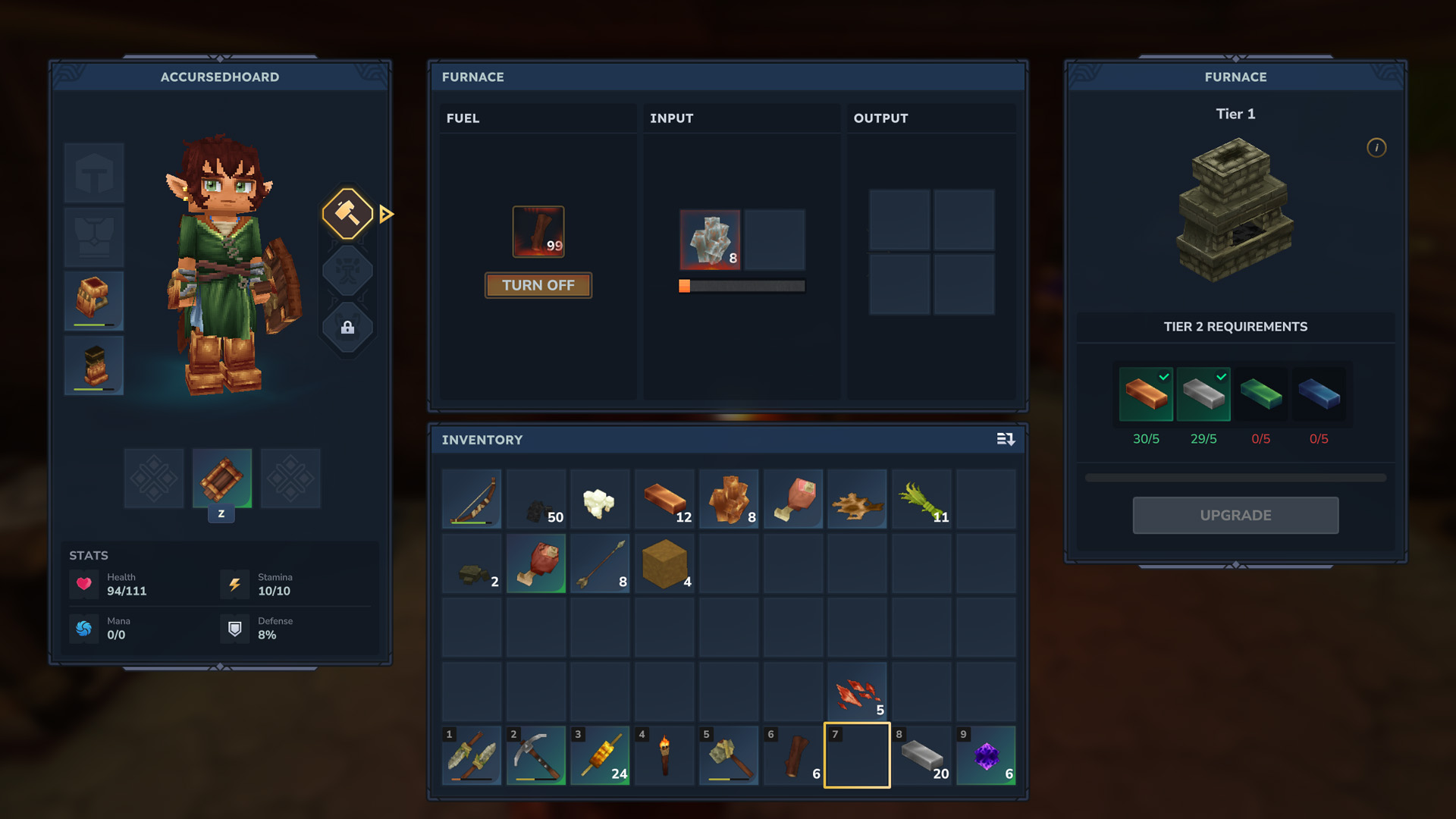This screenshot has height=819, width=1456.
Task: Select the skewers in hotbar slot 3
Action: 600,755
